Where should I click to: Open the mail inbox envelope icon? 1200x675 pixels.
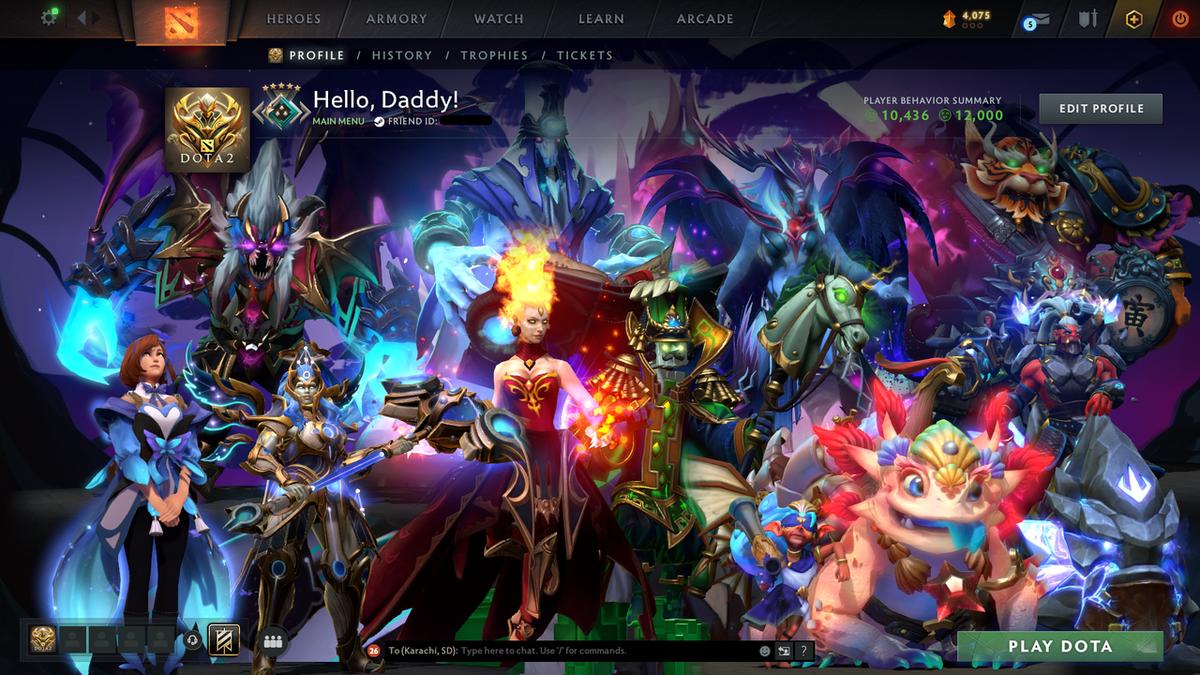coord(1040,19)
